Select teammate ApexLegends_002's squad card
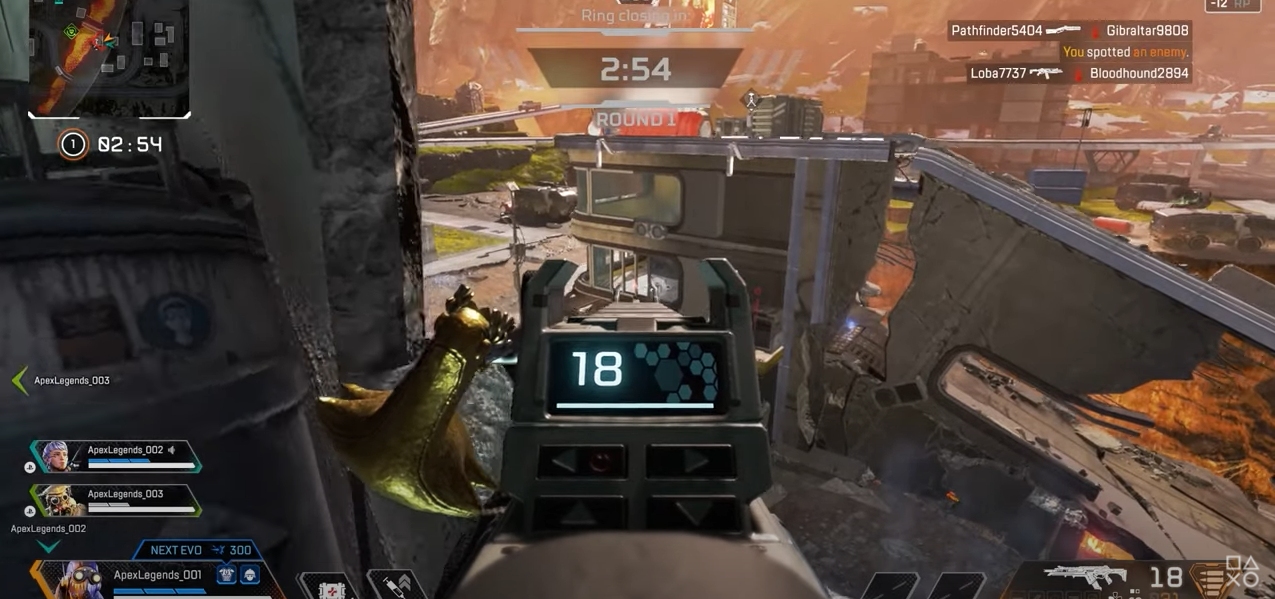 click(x=115, y=456)
